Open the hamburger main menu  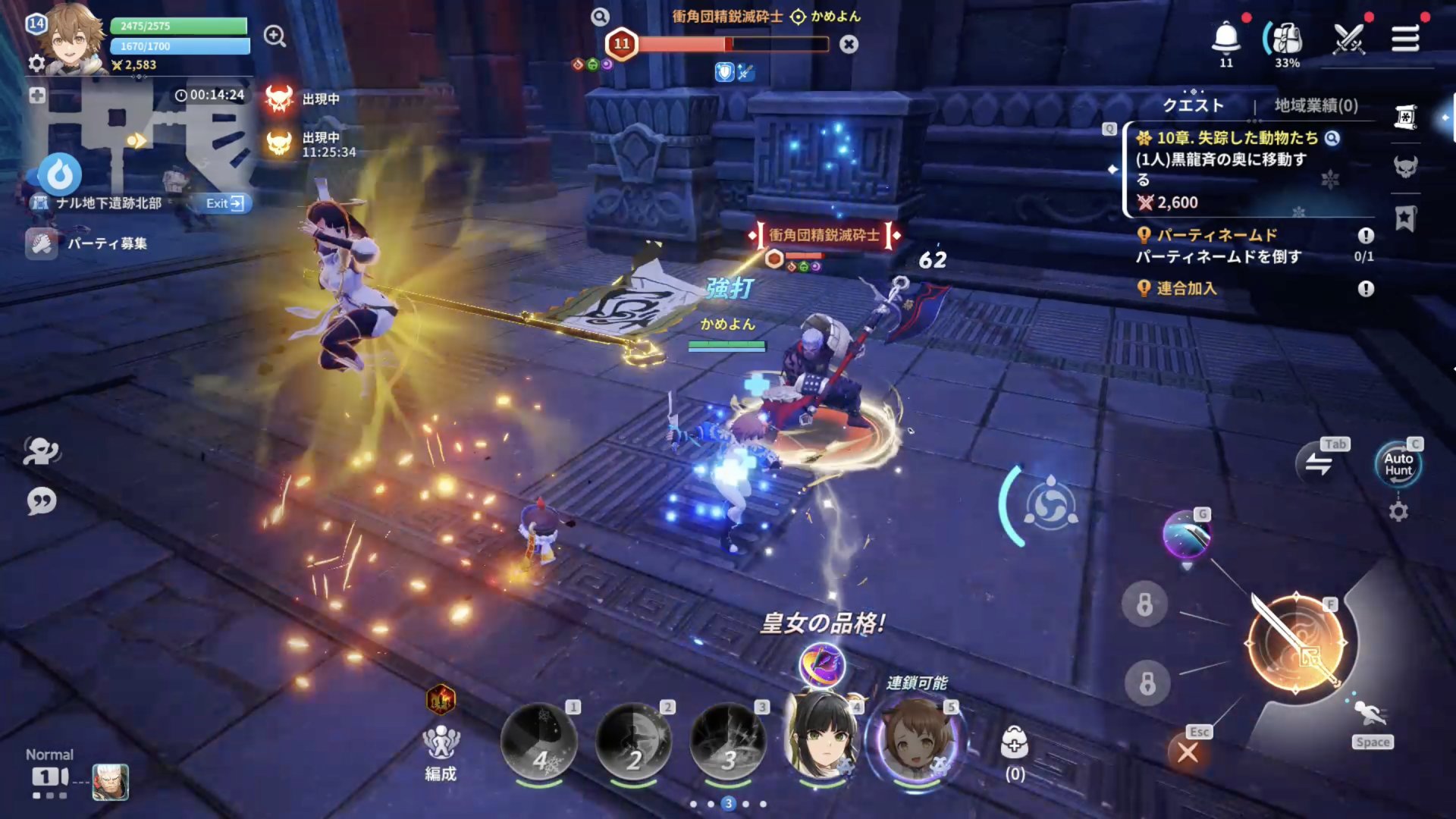(1404, 39)
